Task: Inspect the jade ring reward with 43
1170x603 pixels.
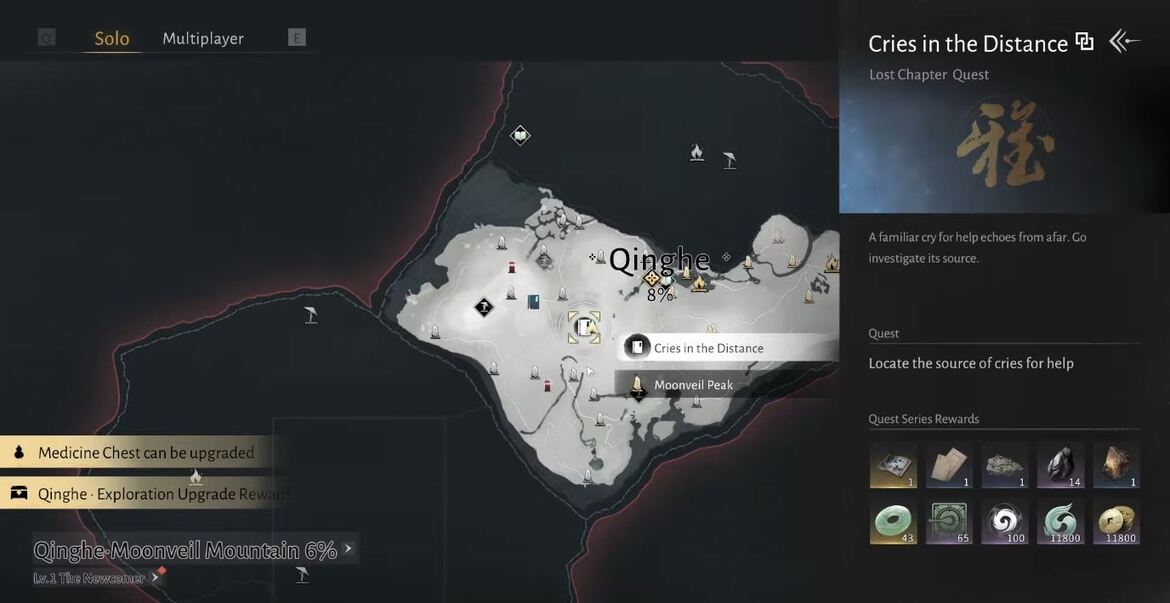Action: point(893,522)
